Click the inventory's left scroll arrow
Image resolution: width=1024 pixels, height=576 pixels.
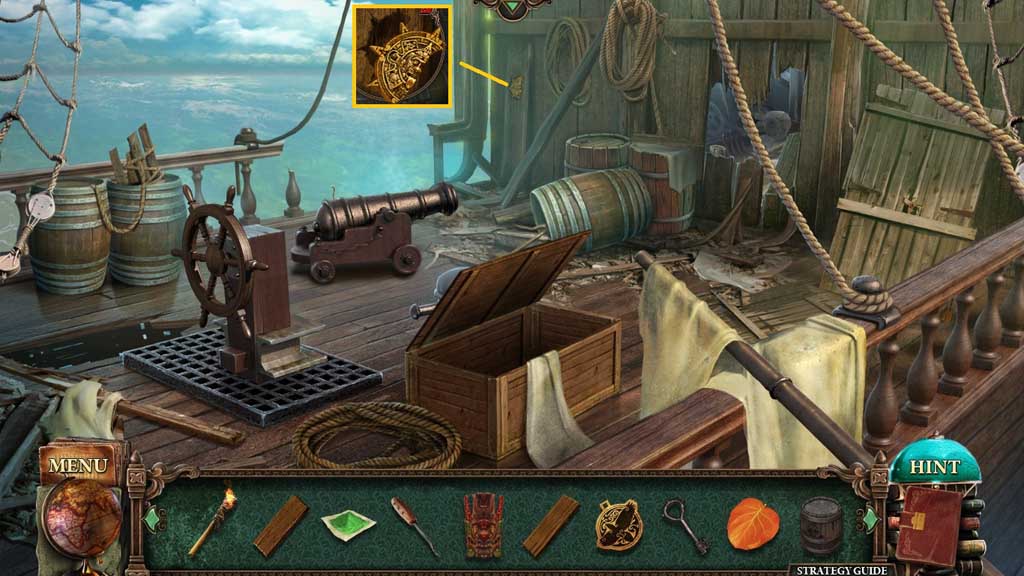(153, 520)
